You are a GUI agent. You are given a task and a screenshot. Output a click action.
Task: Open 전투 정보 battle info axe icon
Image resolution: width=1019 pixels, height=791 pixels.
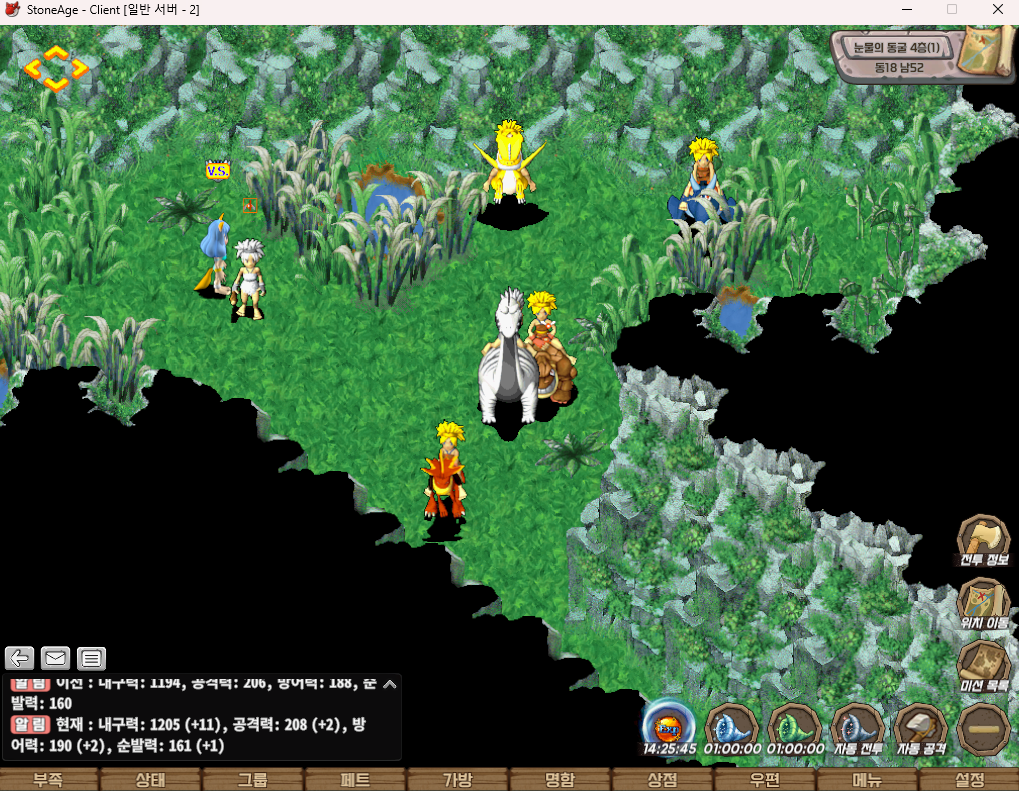click(983, 540)
